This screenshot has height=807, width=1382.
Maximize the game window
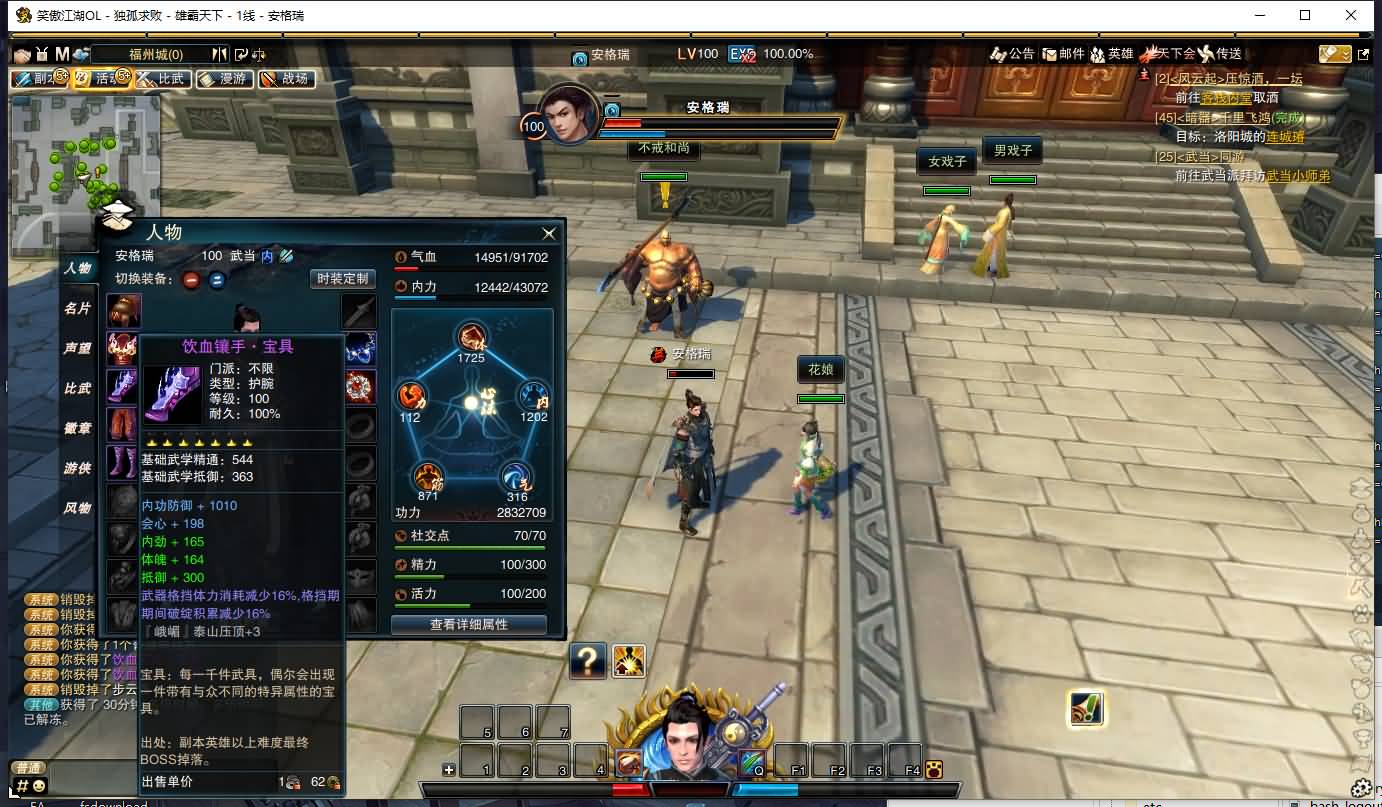(x=1305, y=15)
